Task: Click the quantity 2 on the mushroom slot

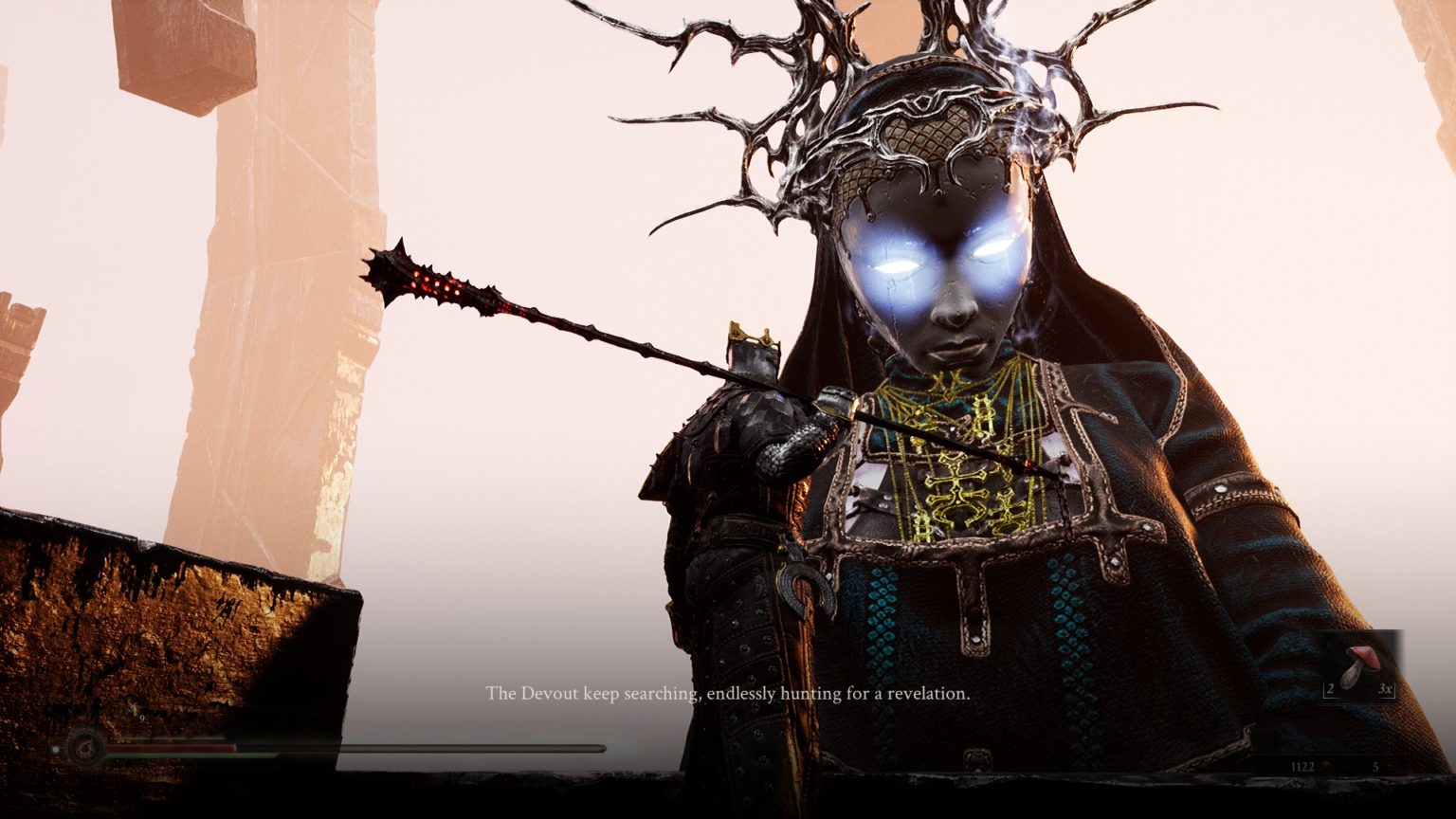Action: pyautogui.click(x=1331, y=688)
